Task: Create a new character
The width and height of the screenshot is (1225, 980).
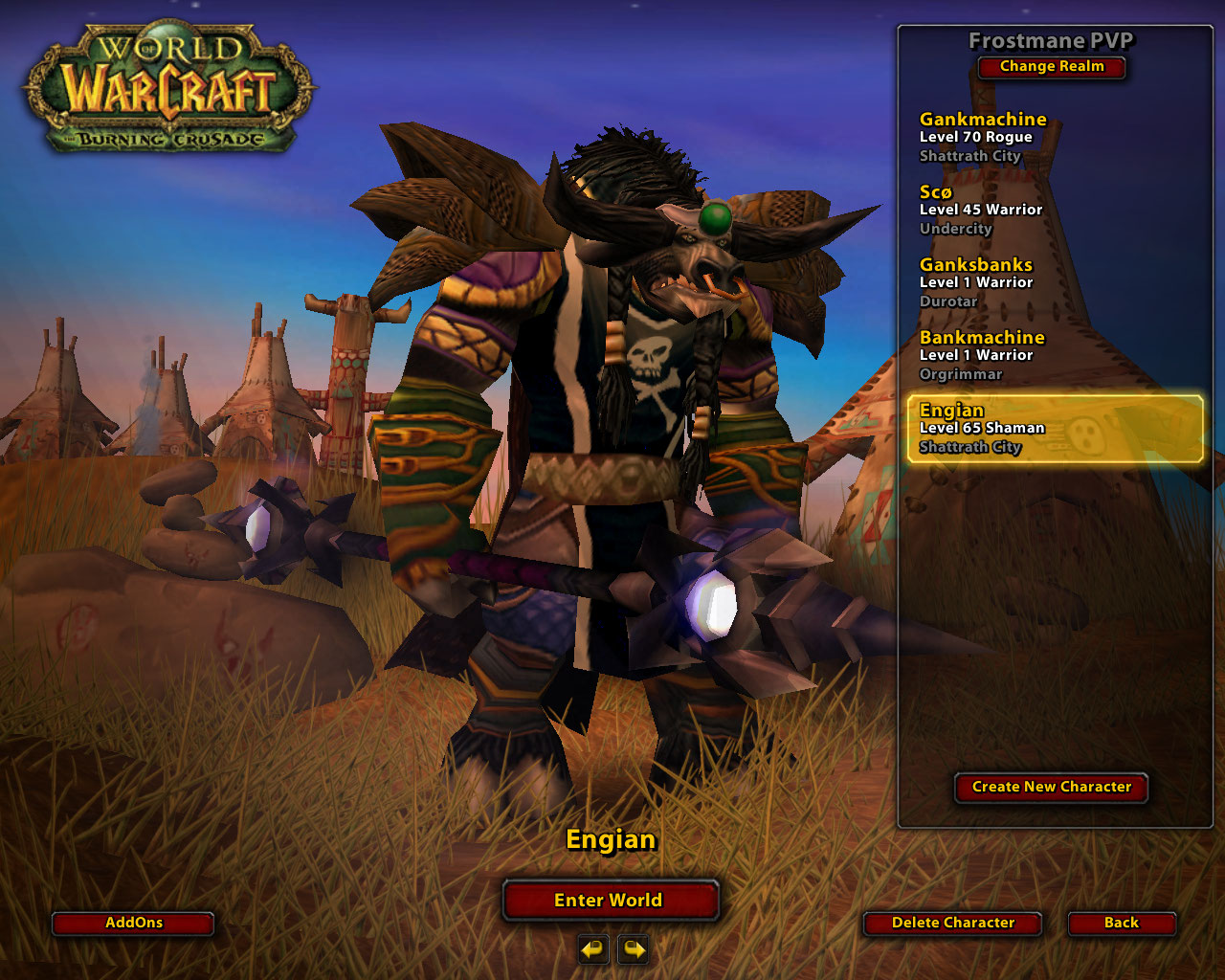Action: click(x=1051, y=787)
